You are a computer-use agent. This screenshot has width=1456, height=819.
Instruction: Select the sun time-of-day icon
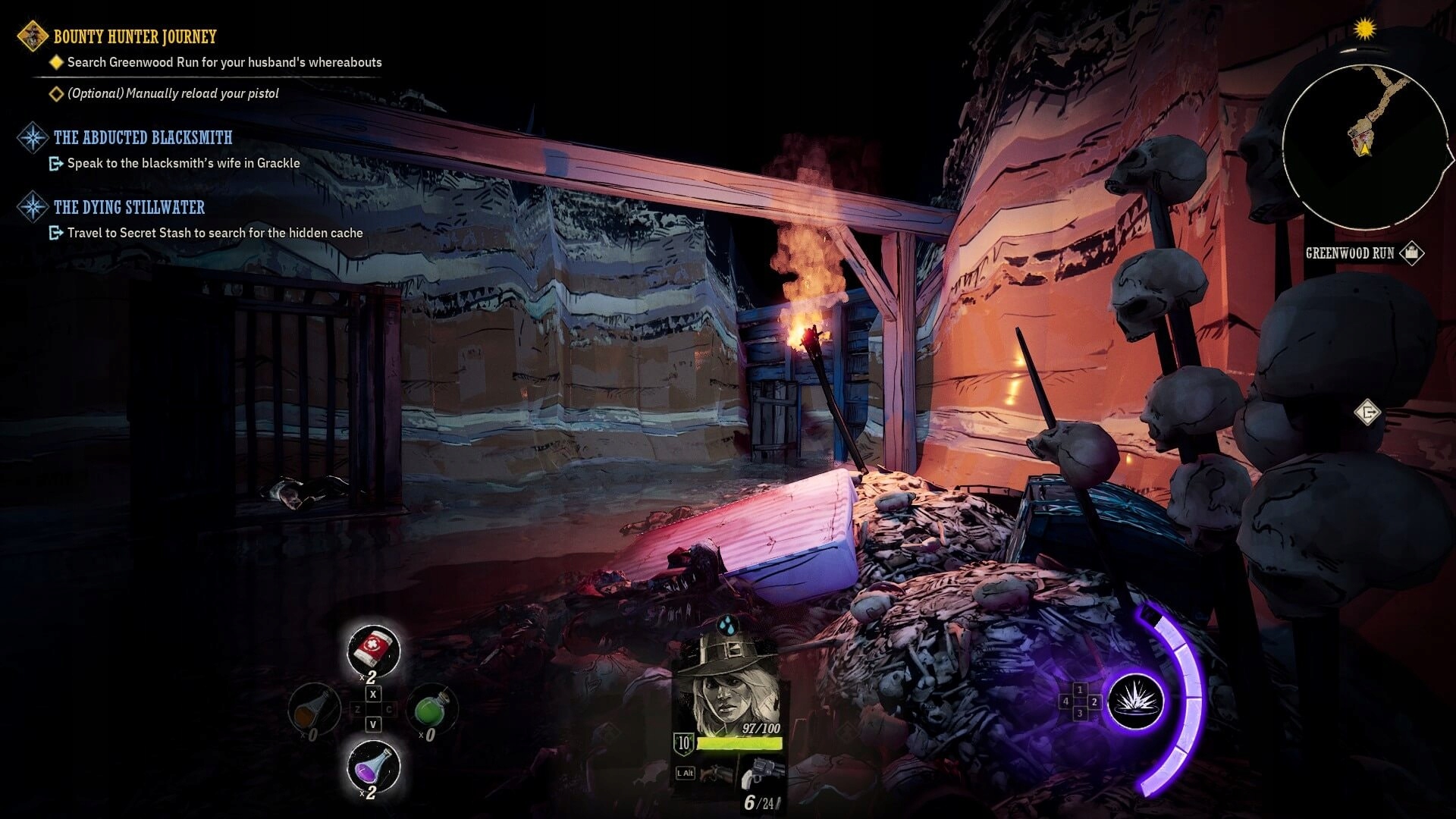(x=1364, y=30)
